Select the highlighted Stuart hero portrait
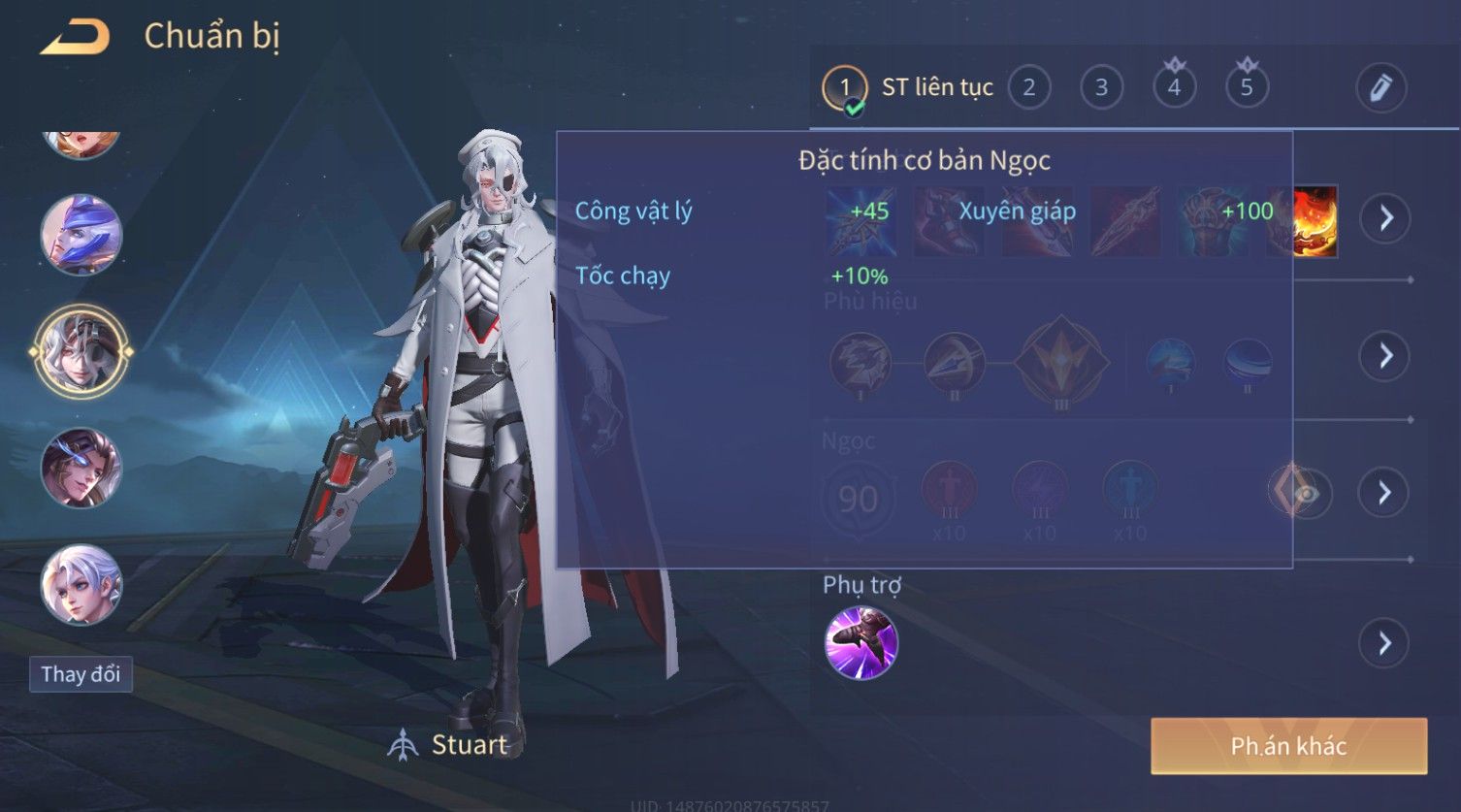 click(81, 351)
